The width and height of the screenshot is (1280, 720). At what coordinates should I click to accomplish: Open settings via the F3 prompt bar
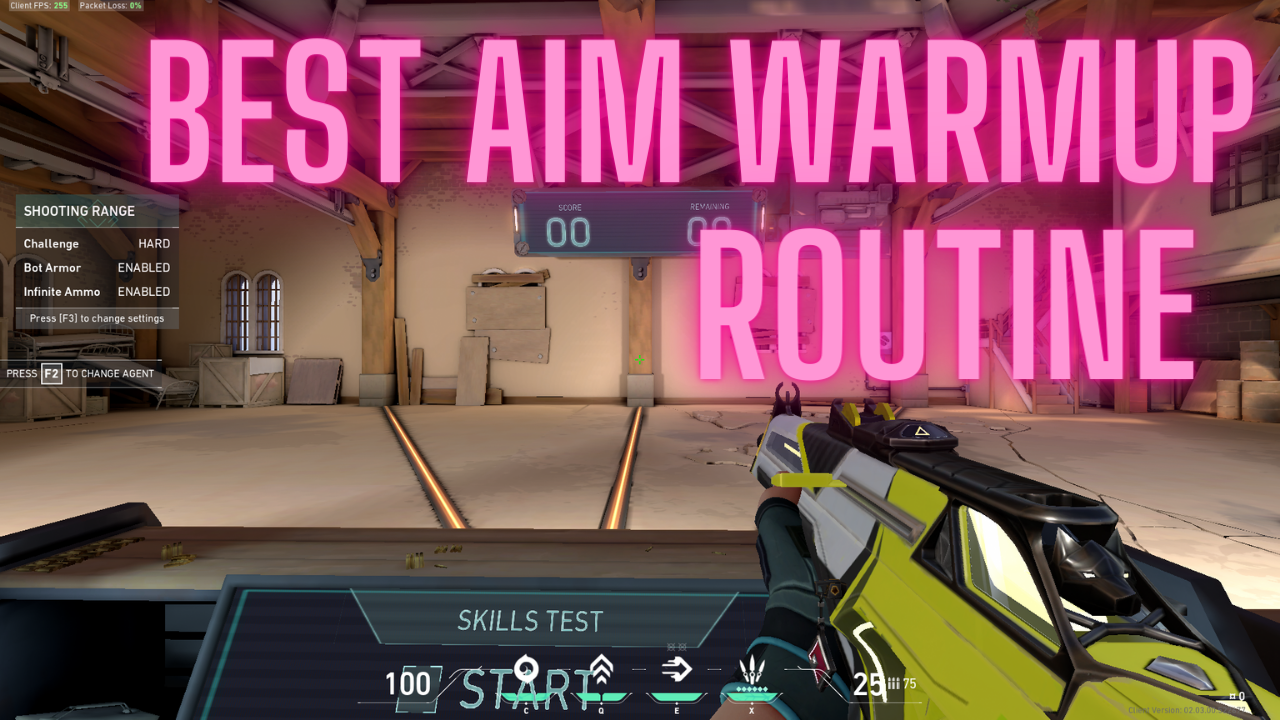(97, 318)
